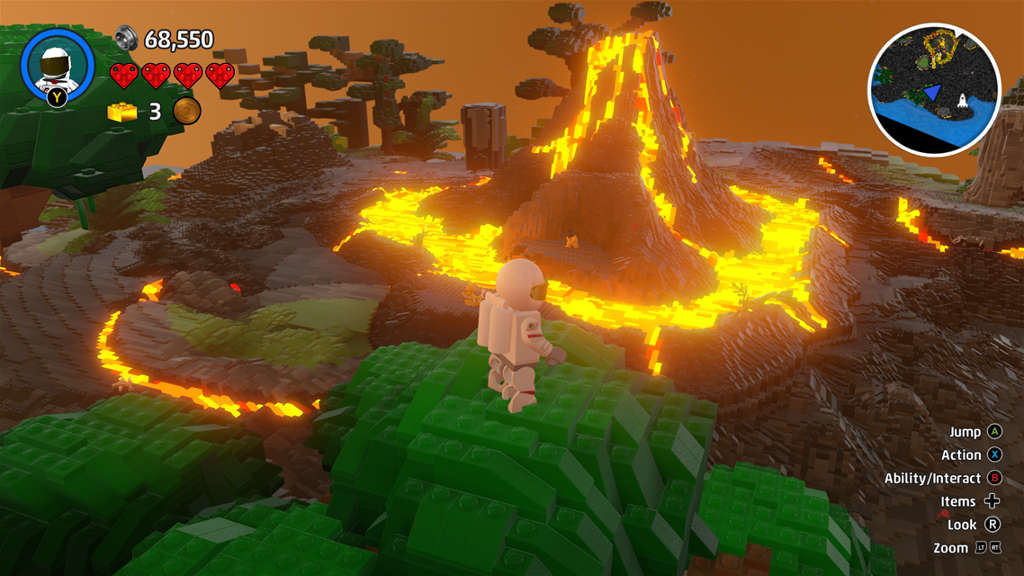Click the silver stud currency icon
Screen dimensions: 1024x576
click(x=126, y=38)
